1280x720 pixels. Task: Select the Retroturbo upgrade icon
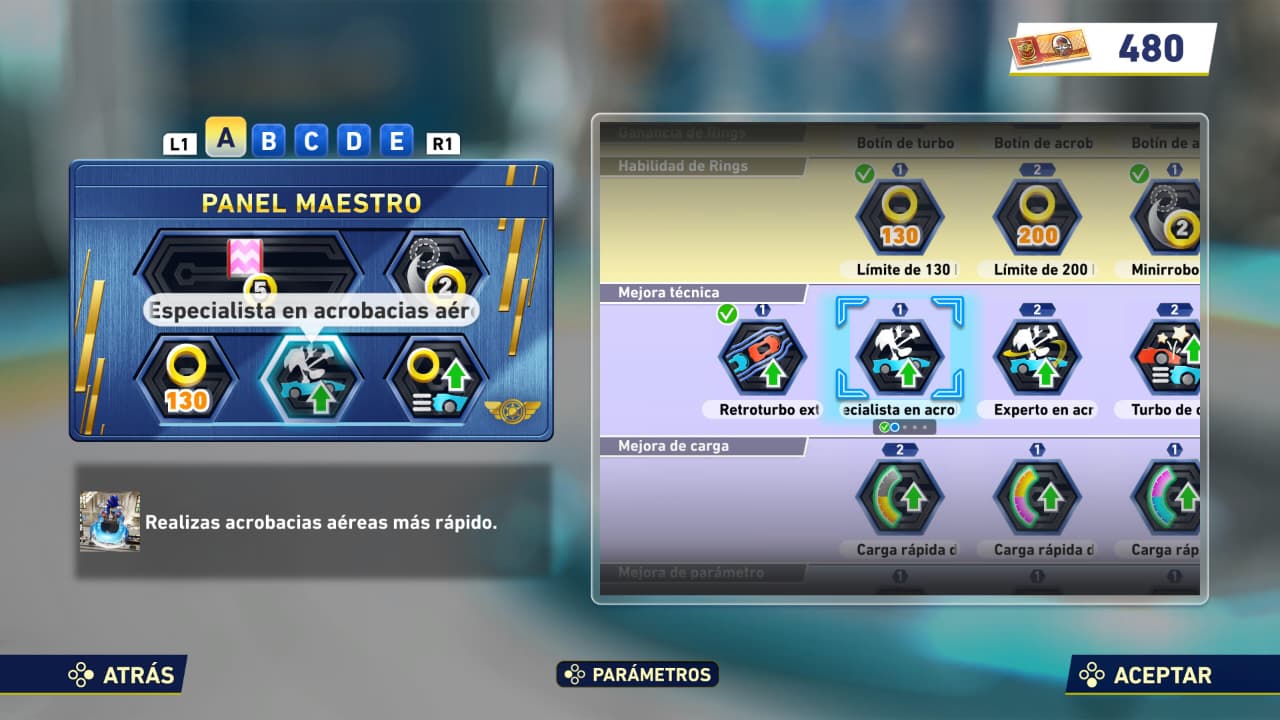click(763, 357)
